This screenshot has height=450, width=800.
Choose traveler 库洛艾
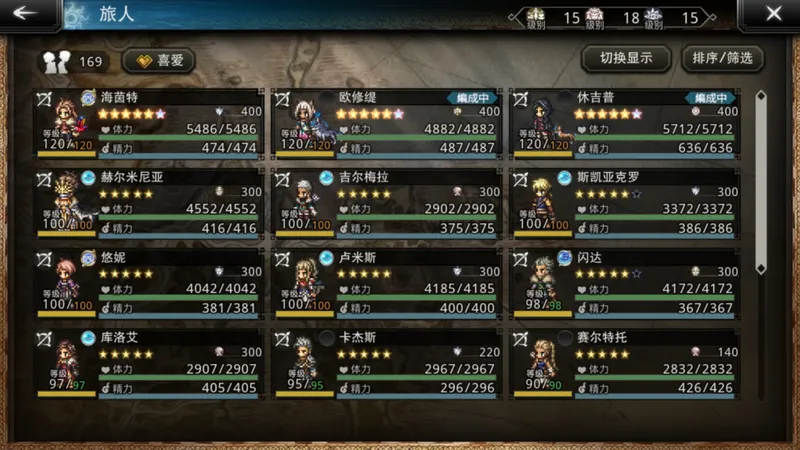[x=150, y=362]
